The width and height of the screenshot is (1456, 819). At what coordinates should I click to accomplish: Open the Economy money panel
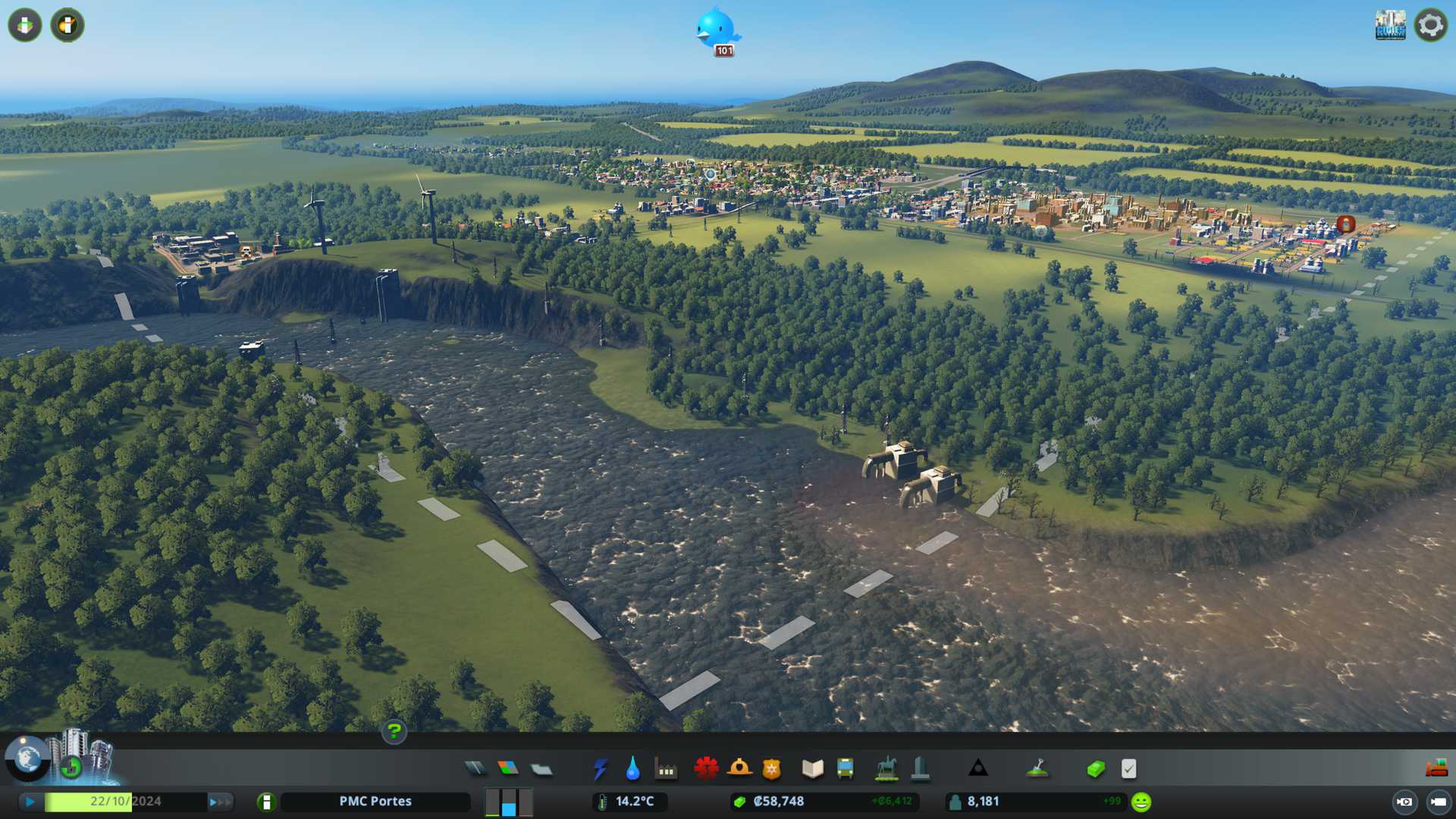pyautogui.click(x=1096, y=769)
